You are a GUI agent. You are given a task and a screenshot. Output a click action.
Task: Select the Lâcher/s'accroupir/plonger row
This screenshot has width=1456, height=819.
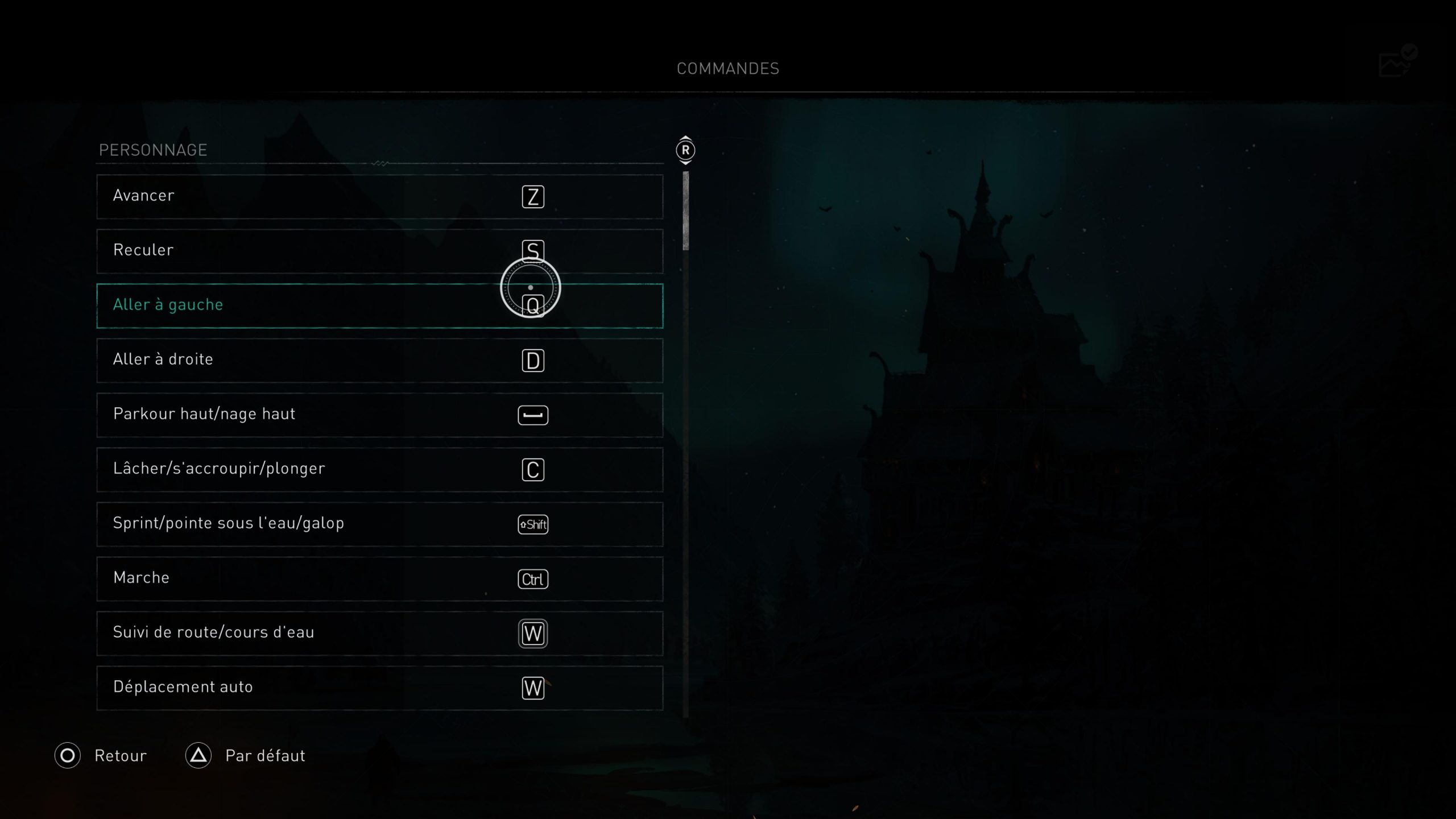coord(379,469)
